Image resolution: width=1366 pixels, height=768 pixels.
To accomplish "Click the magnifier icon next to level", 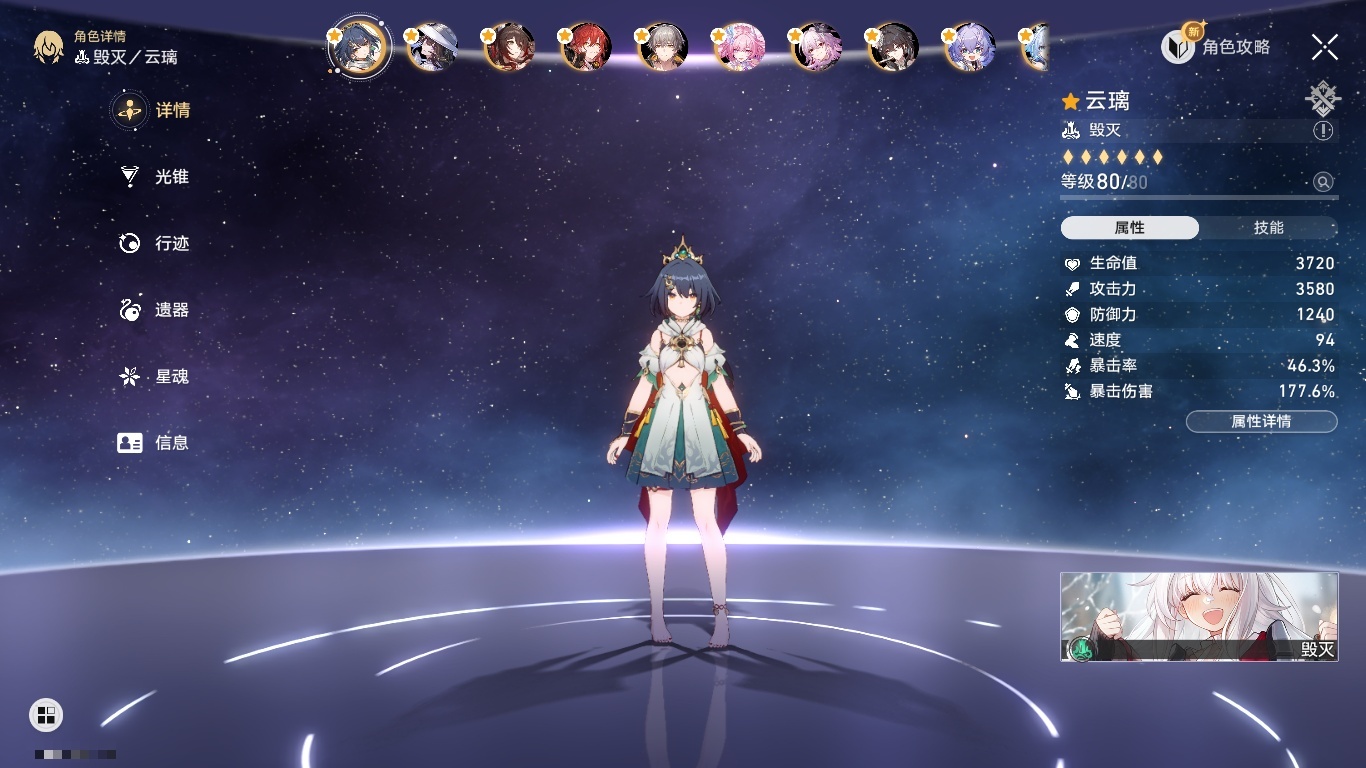I will pyautogui.click(x=1323, y=182).
